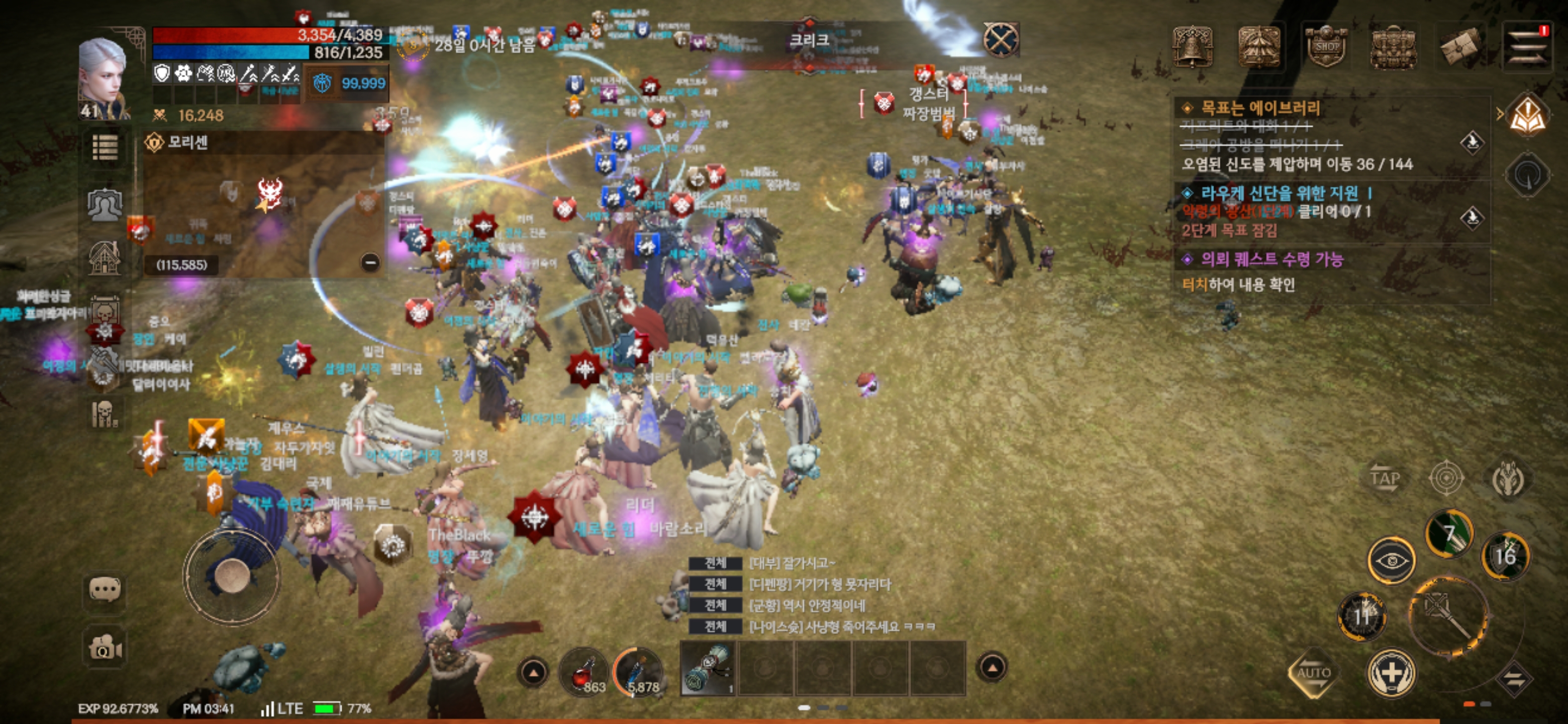This screenshot has height=724, width=1568.
Task: Click the bell notification icon
Action: (1193, 47)
